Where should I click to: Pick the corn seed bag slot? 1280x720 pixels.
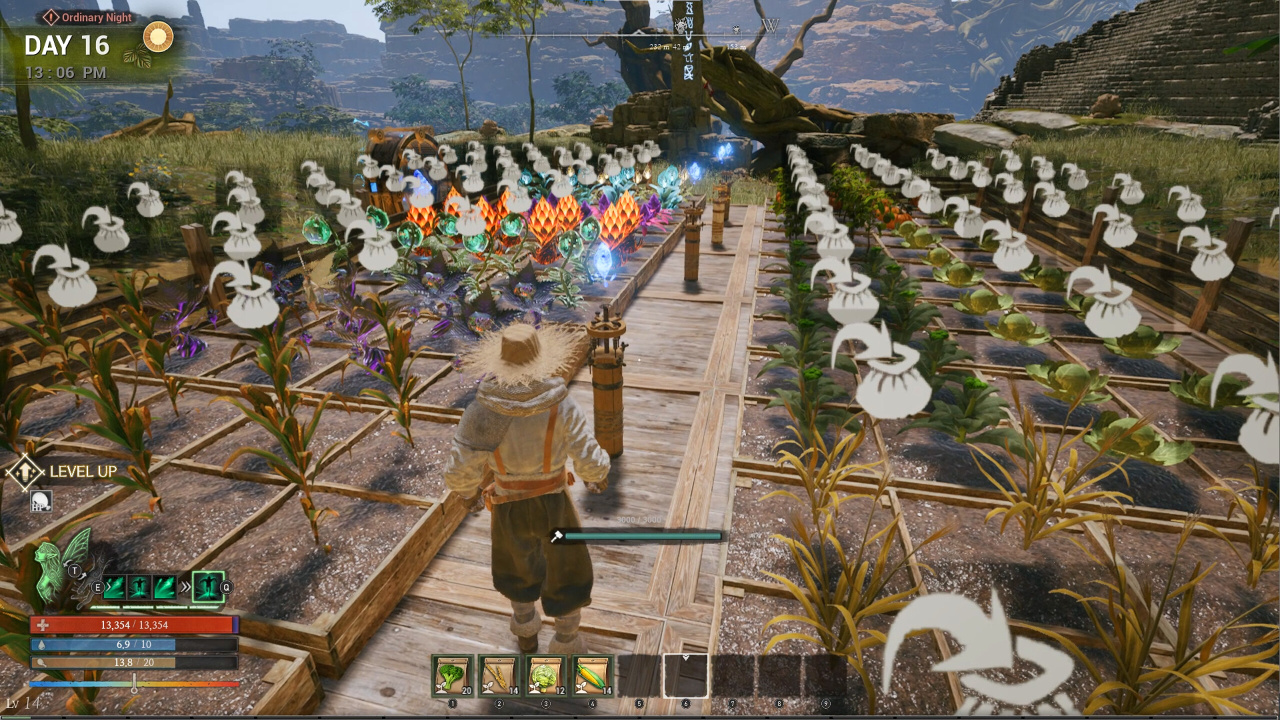coord(593,675)
